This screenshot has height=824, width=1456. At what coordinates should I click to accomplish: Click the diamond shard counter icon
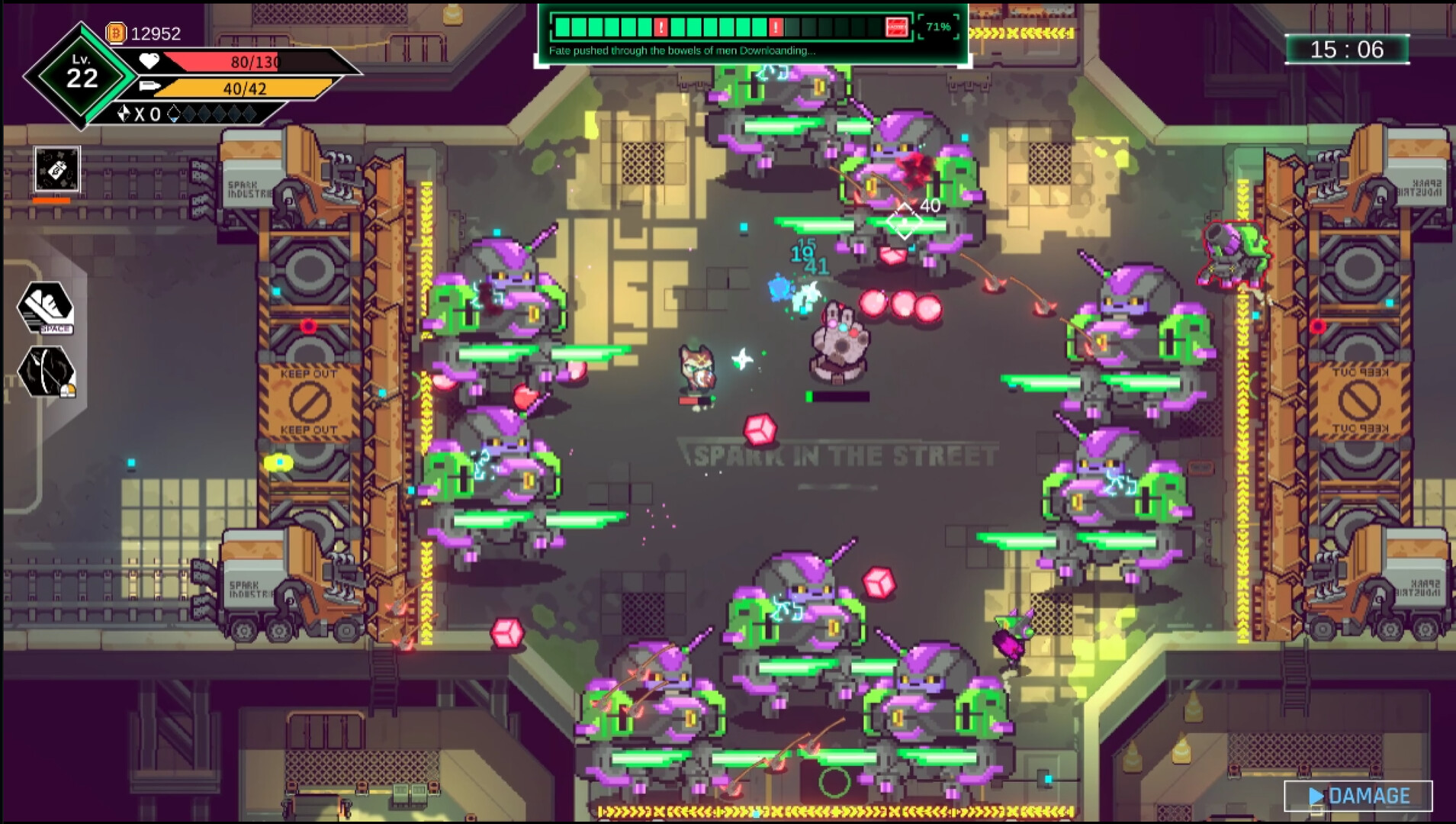124,112
